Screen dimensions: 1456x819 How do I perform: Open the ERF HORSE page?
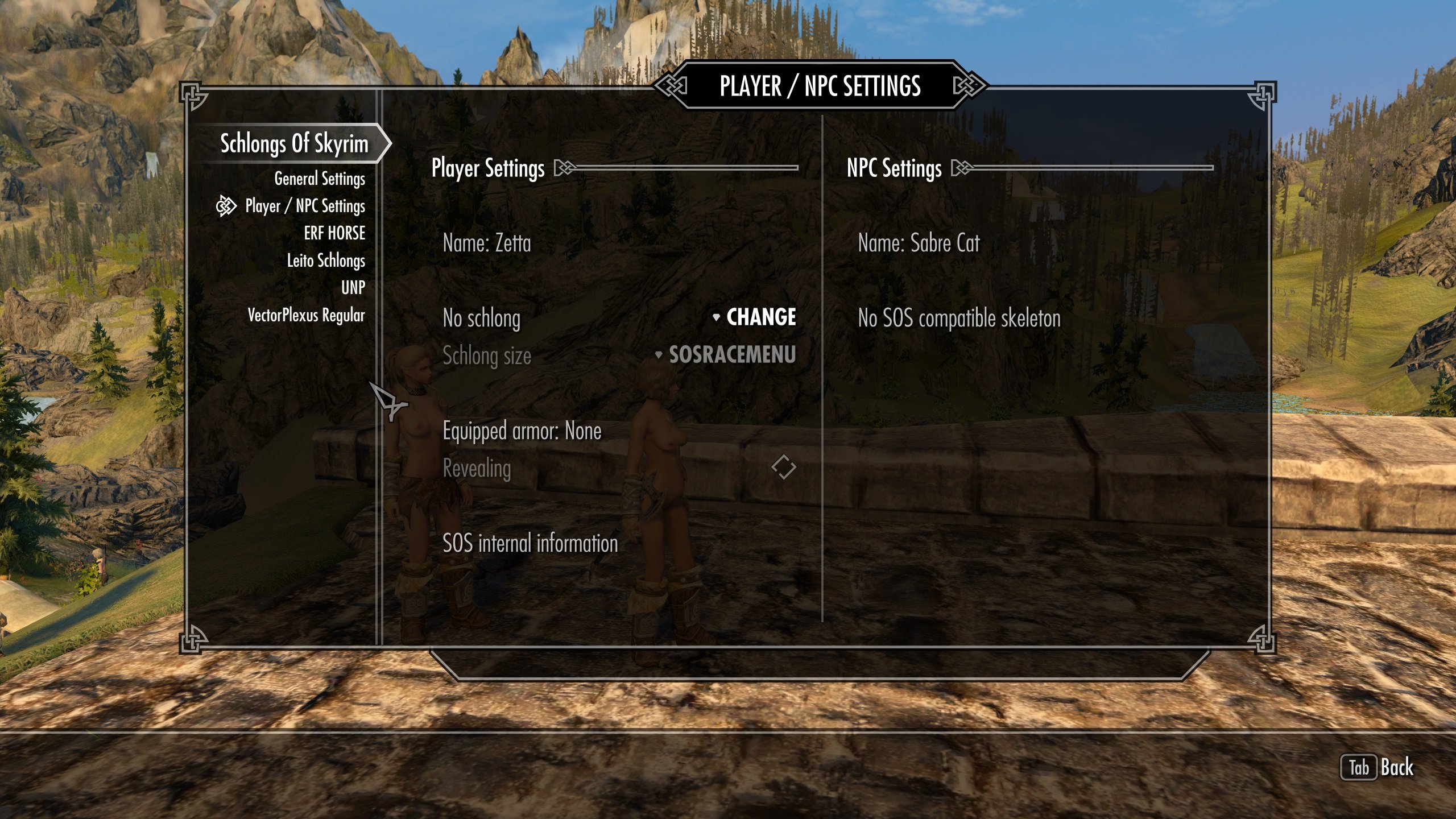pos(334,233)
